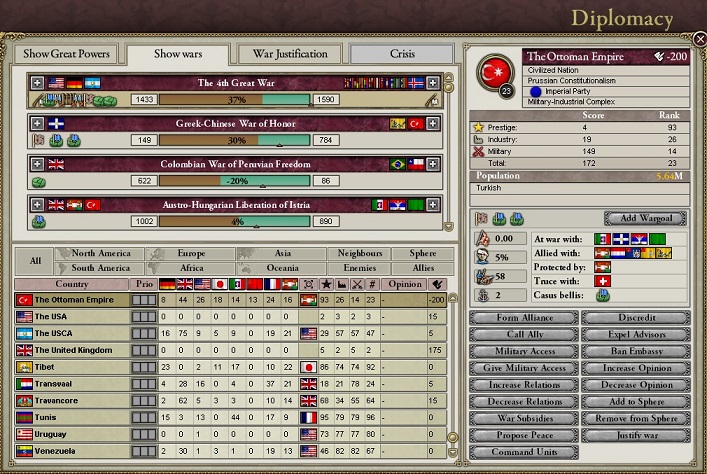Form Alliance with the Ottoman Empire
Image resolution: width=707 pixels, height=474 pixels.
click(523, 318)
